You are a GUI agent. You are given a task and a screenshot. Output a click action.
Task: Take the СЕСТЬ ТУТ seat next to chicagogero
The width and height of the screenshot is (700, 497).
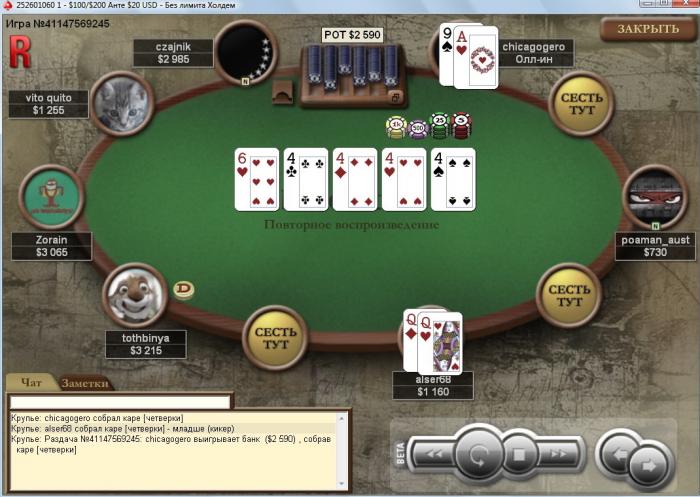[x=580, y=104]
